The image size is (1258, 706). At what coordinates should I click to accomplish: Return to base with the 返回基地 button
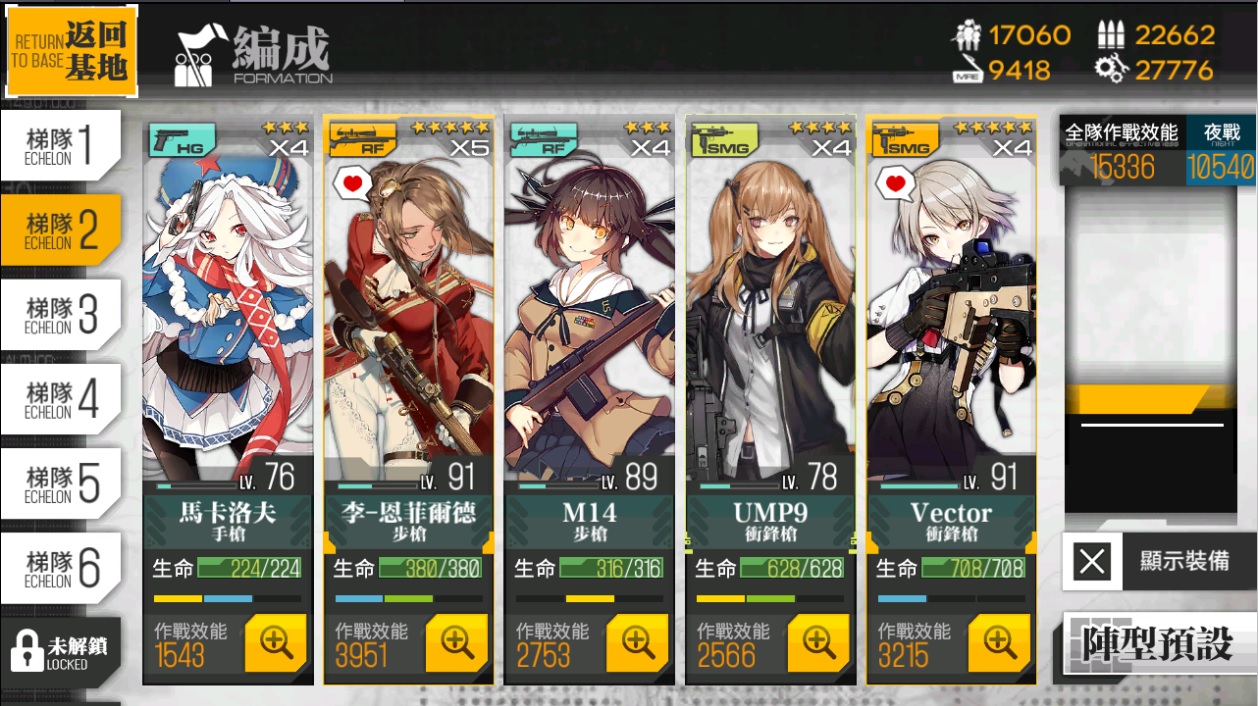point(71,52)
